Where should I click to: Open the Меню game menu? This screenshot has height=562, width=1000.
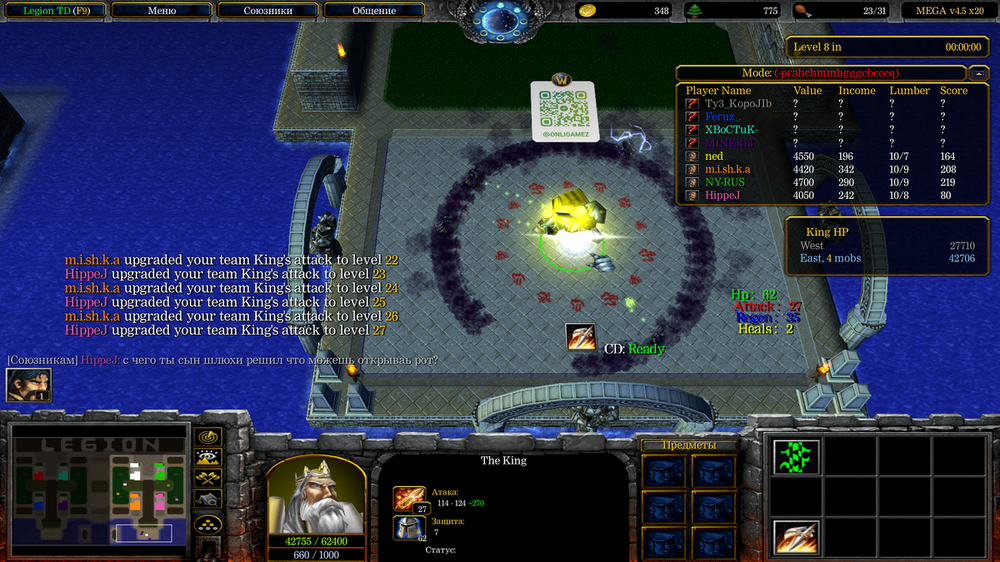coord(162,11)
